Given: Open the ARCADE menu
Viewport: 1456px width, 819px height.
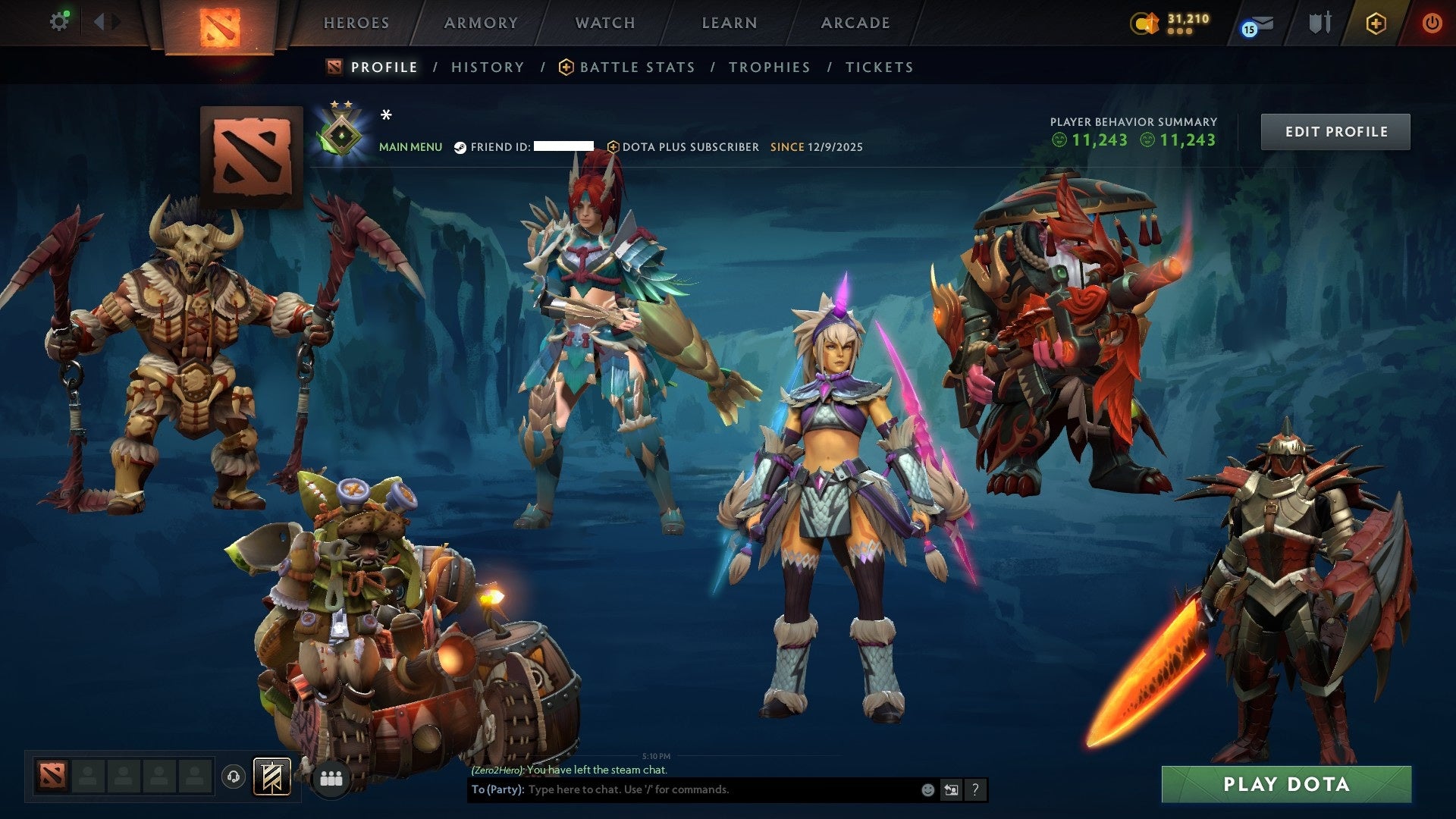Looking at the screenshot, I should pos(855,23).
